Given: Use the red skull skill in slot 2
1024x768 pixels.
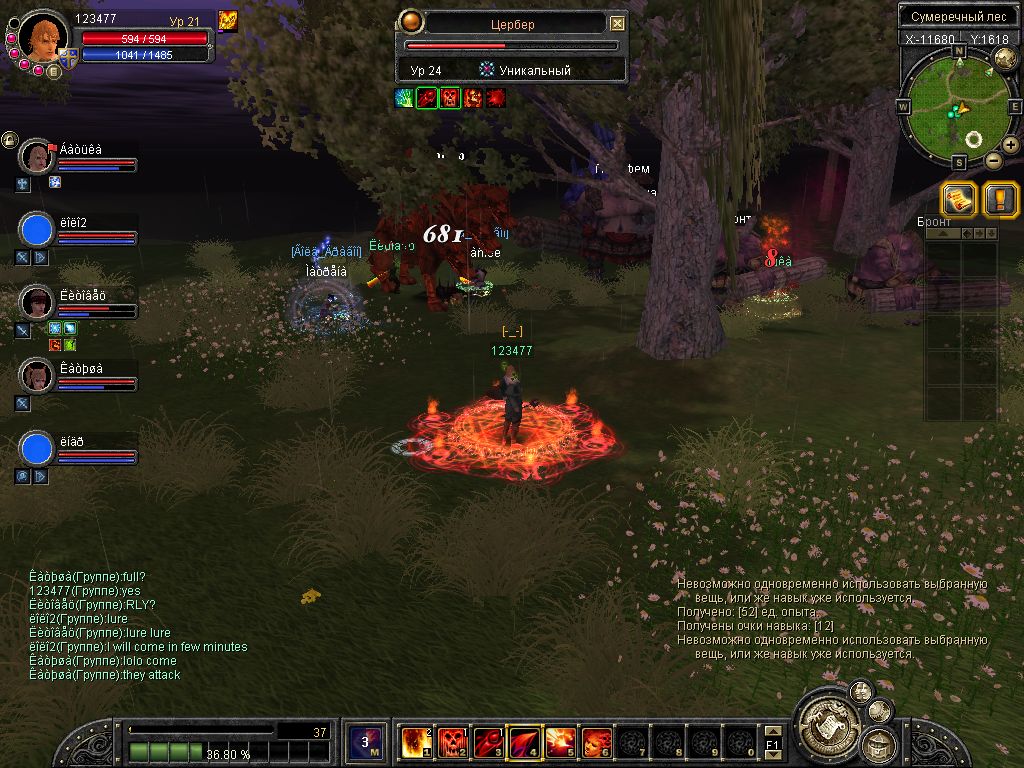Looking at the screenshot, I should pyautogui.click(x=451, y=742).
